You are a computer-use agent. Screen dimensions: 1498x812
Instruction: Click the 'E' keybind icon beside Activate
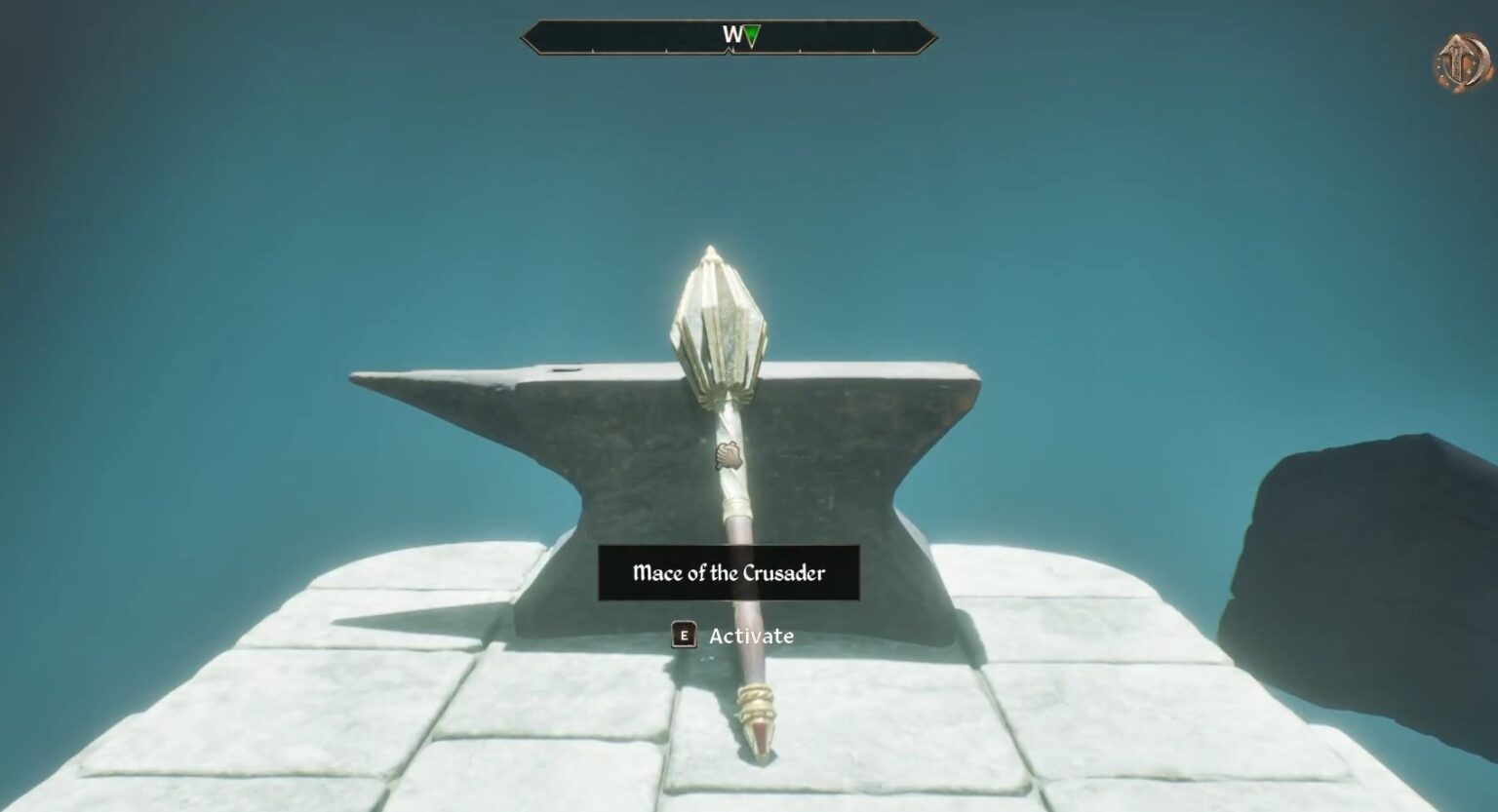tap(684, 636)
